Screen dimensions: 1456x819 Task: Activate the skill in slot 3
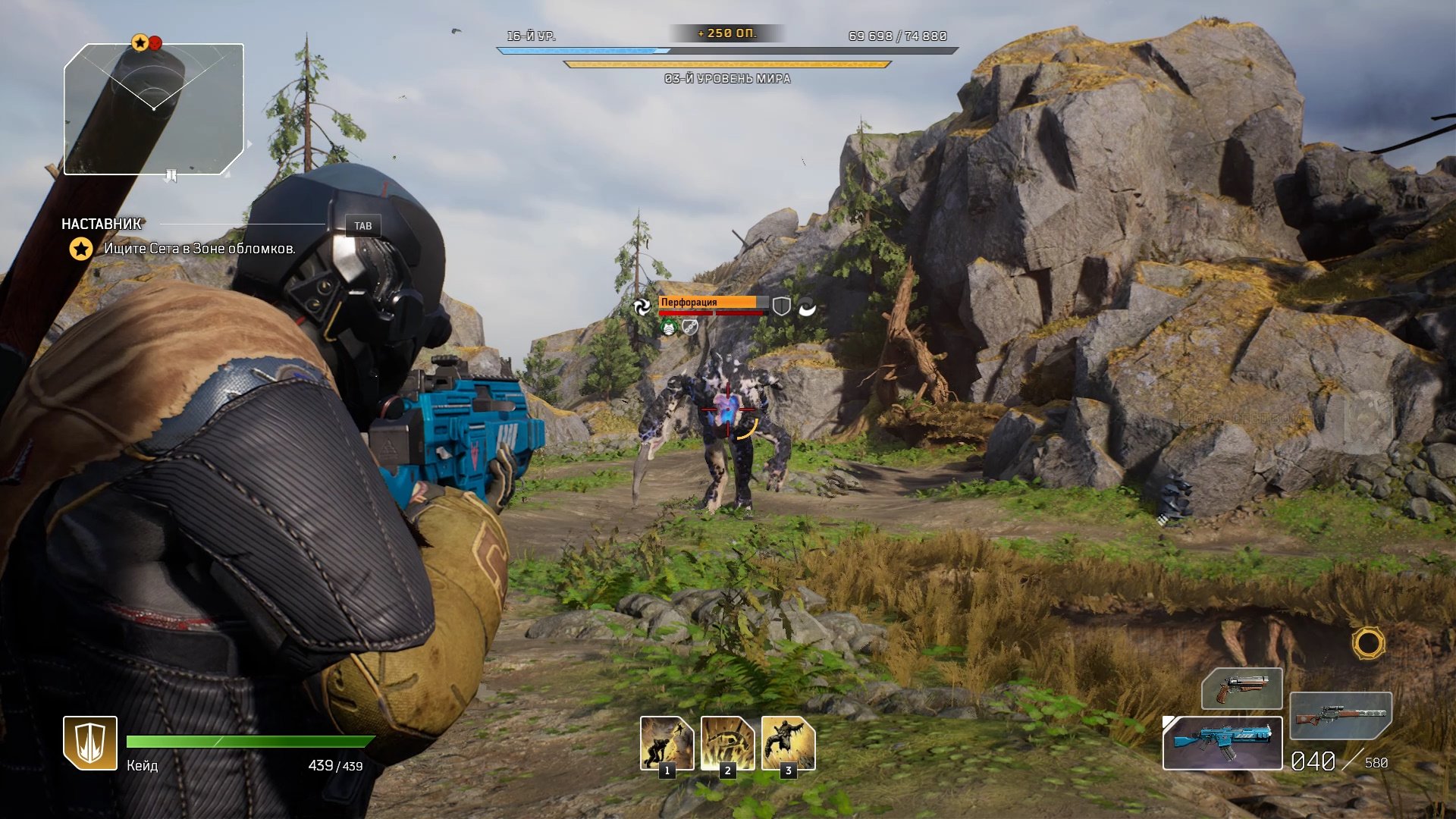pos(788,744)
